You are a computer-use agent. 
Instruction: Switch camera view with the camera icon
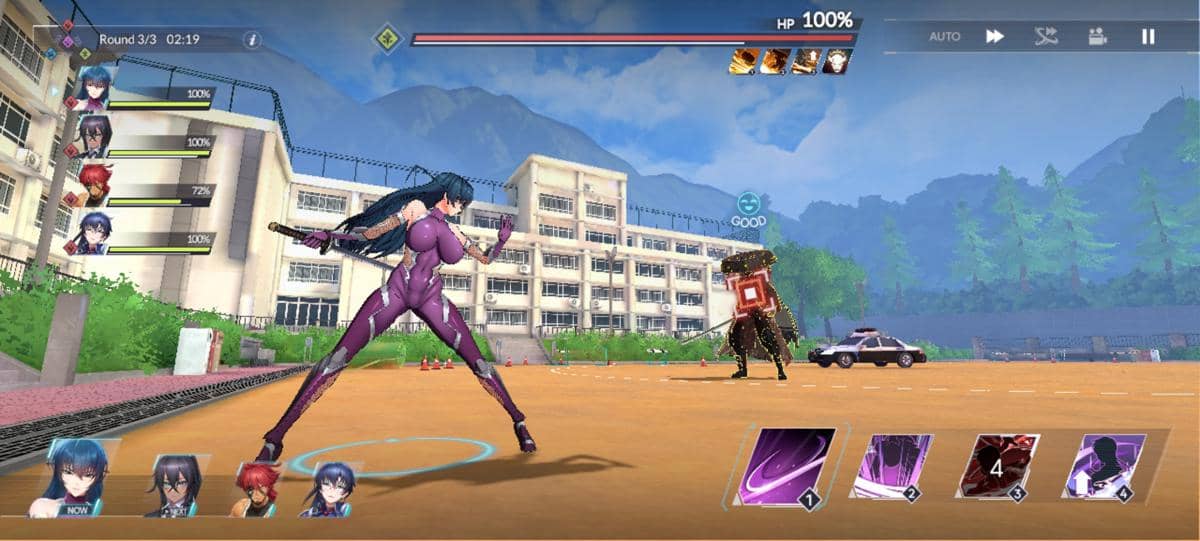[x=1098, y=36]
